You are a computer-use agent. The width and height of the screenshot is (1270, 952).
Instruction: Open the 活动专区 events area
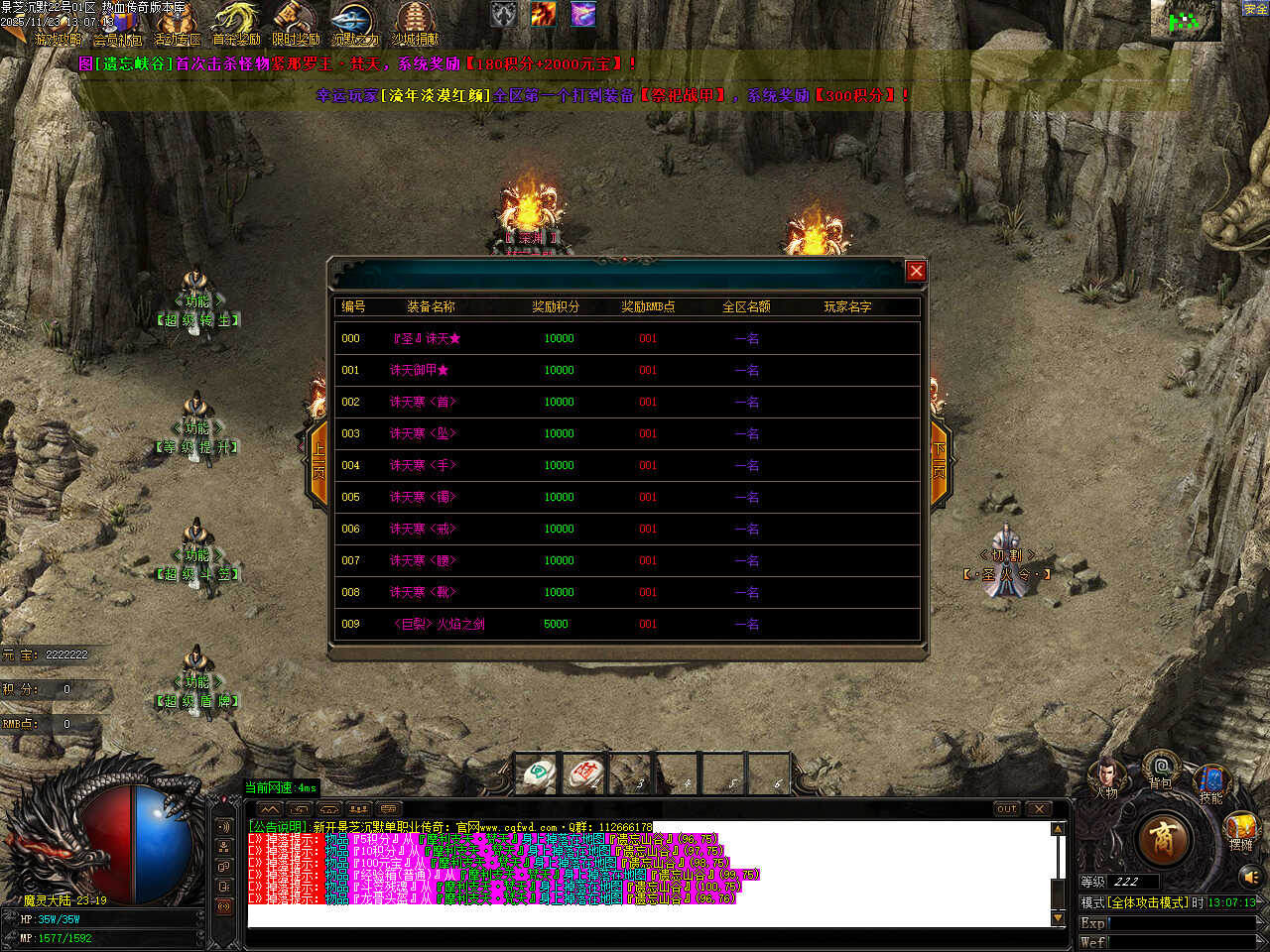(178, 24)
